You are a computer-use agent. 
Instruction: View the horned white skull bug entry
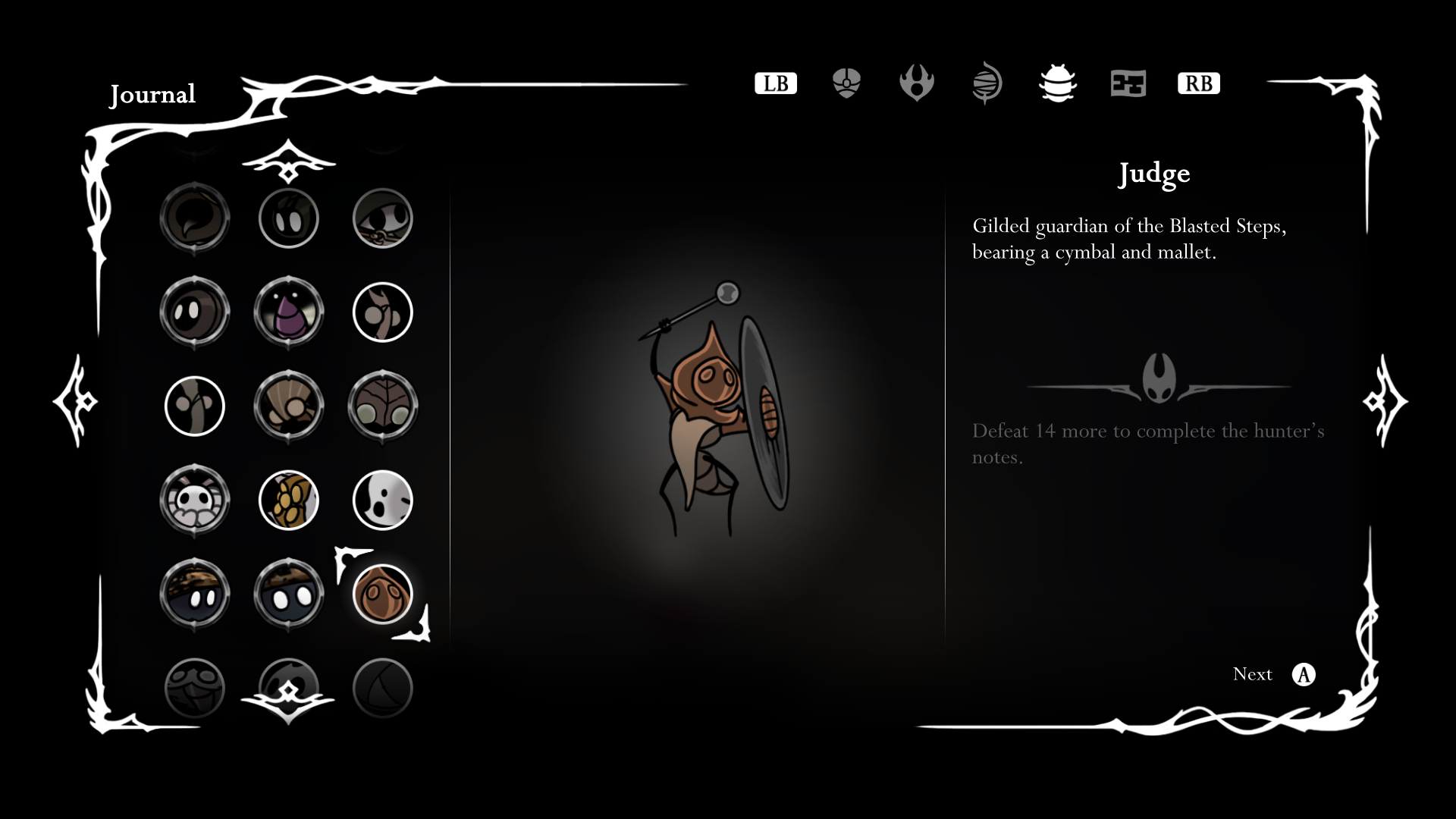[x=195, y=500]
